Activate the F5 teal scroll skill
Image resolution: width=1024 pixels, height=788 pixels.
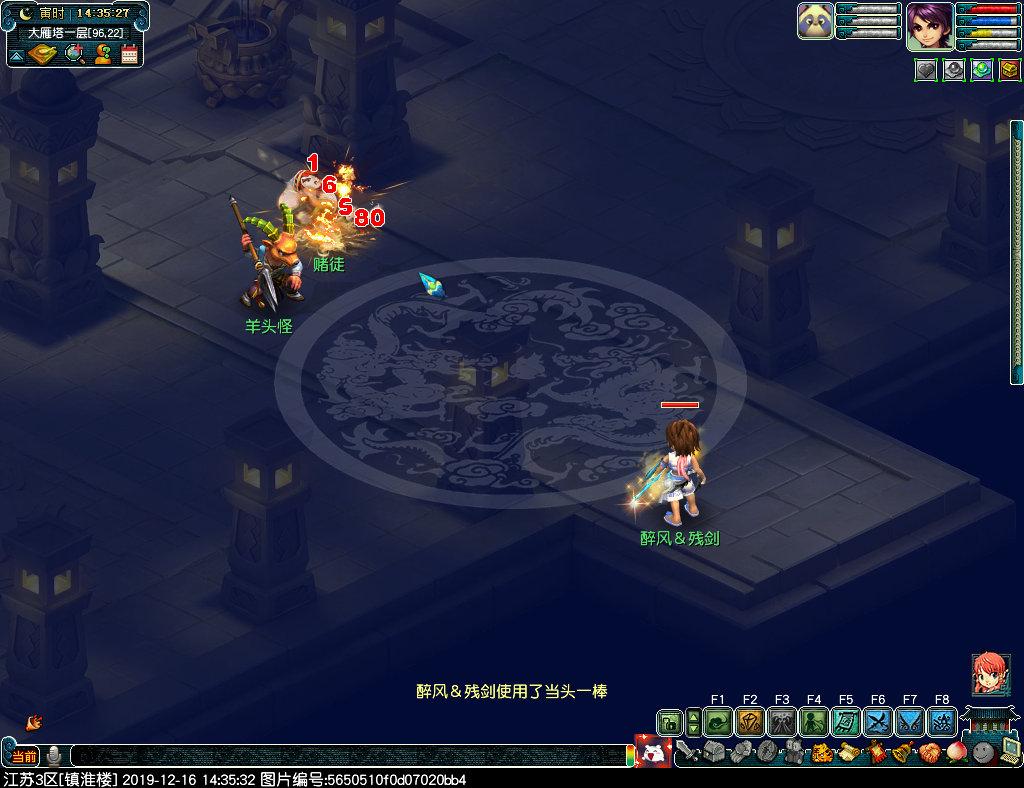[846, 721]
